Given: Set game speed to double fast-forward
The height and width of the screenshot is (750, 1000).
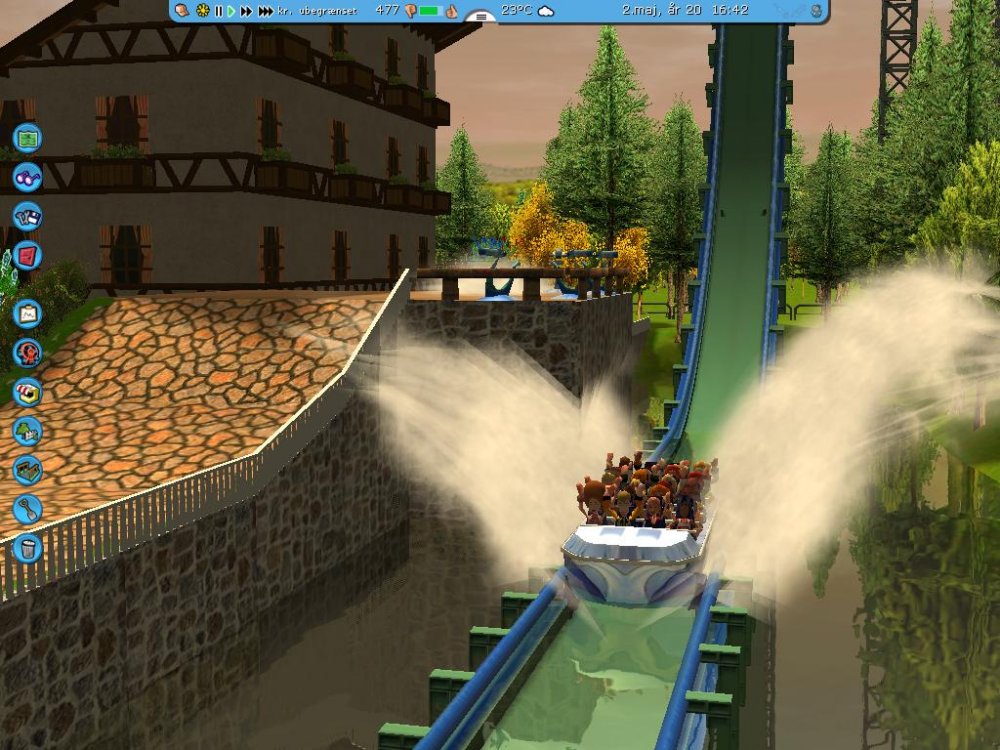Looking at the screenshot, I should click(246, 11).
